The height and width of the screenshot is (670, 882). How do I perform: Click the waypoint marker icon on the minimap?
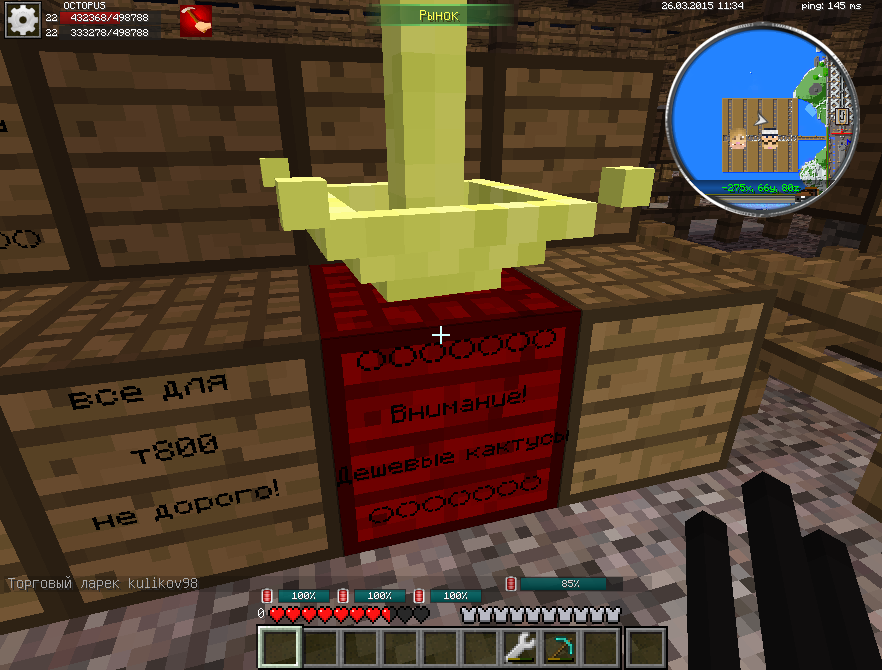tap(842, 116)
